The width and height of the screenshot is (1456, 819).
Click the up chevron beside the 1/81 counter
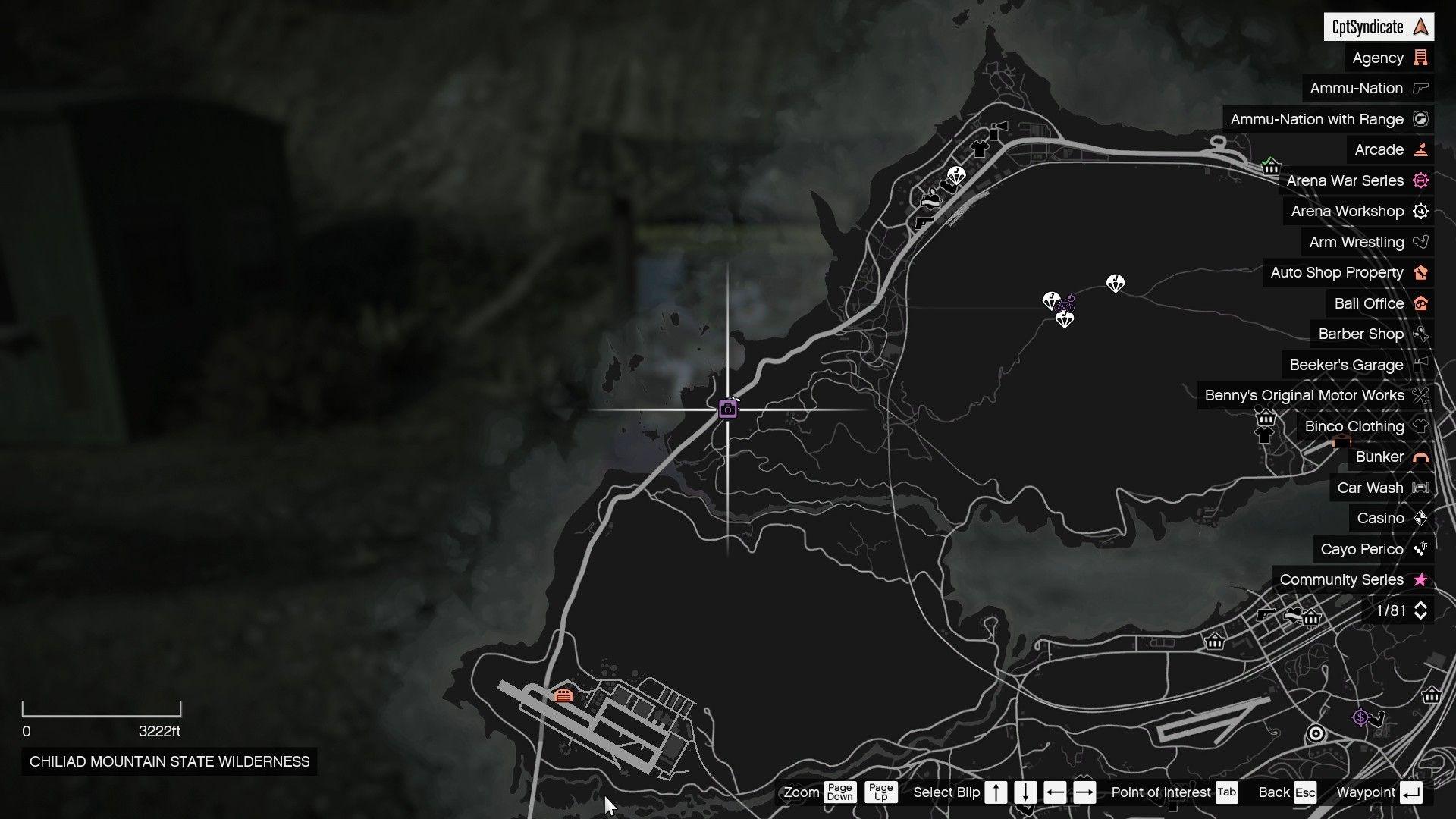click(1421, 604)
